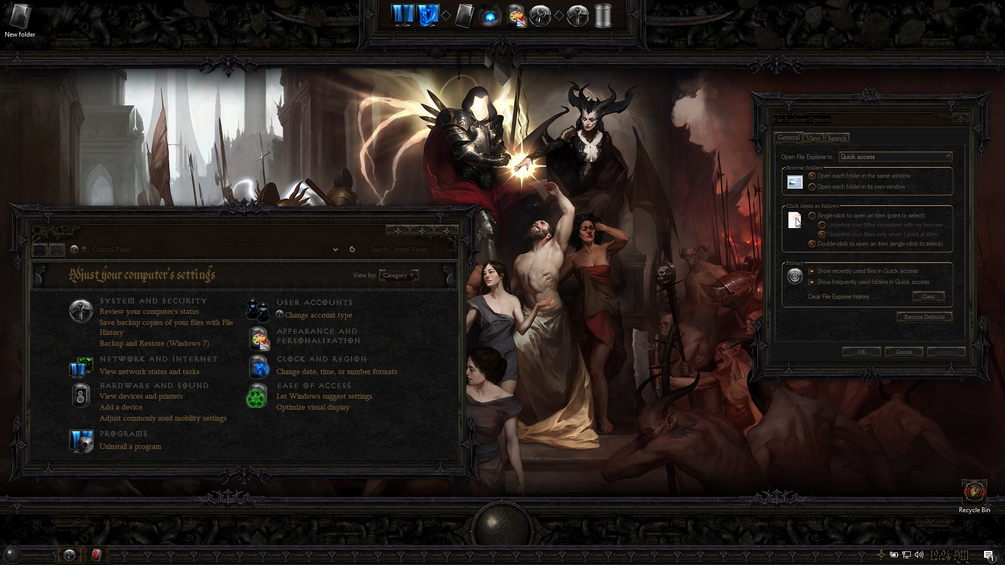The height and width of the screenshot is (565, 1005).
Task: Open User Accounts category
Action: pyautogui.click(x=314, y=302)
